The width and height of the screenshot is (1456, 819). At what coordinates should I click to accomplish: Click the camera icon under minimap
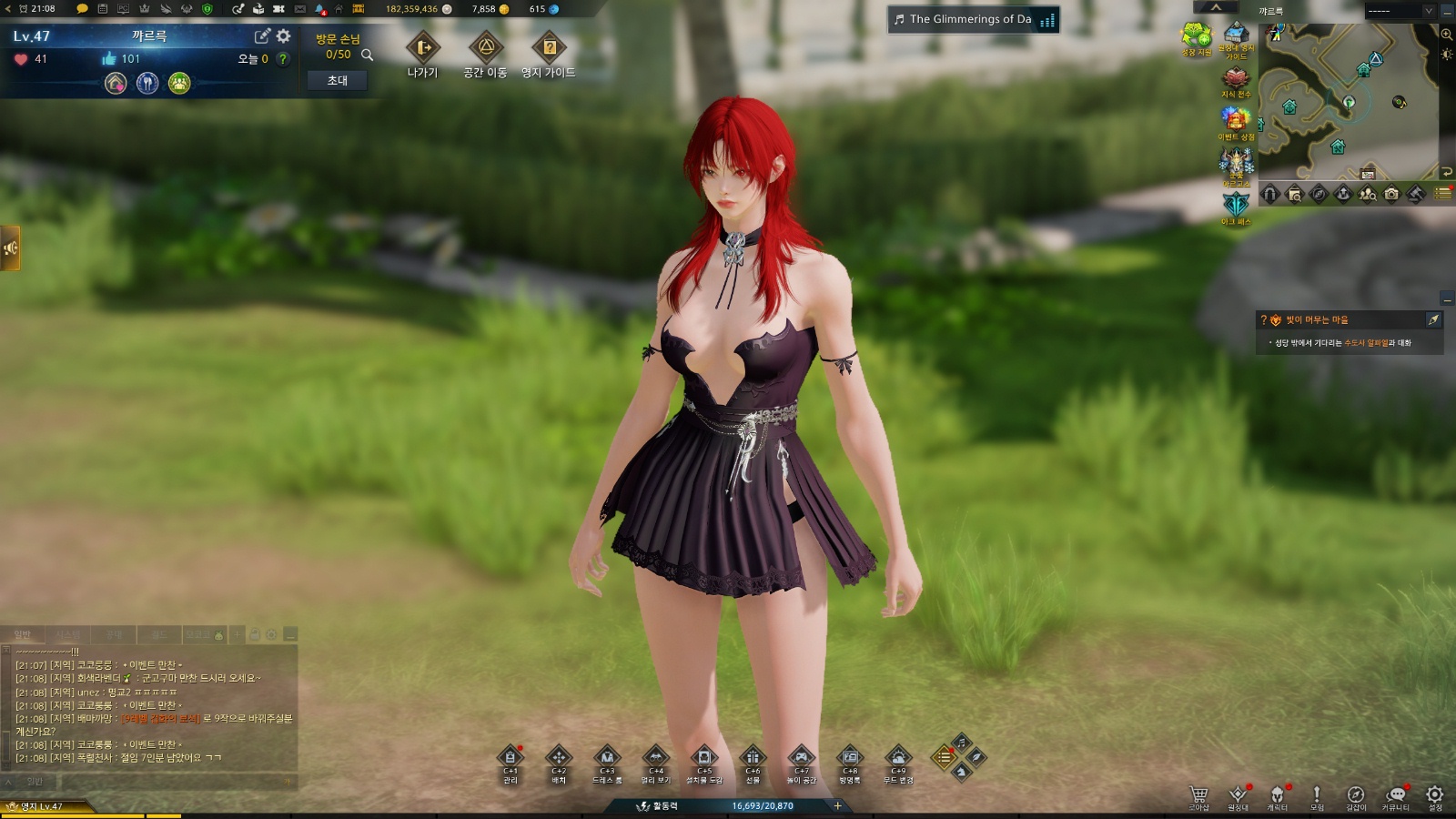click(1391, 194)
